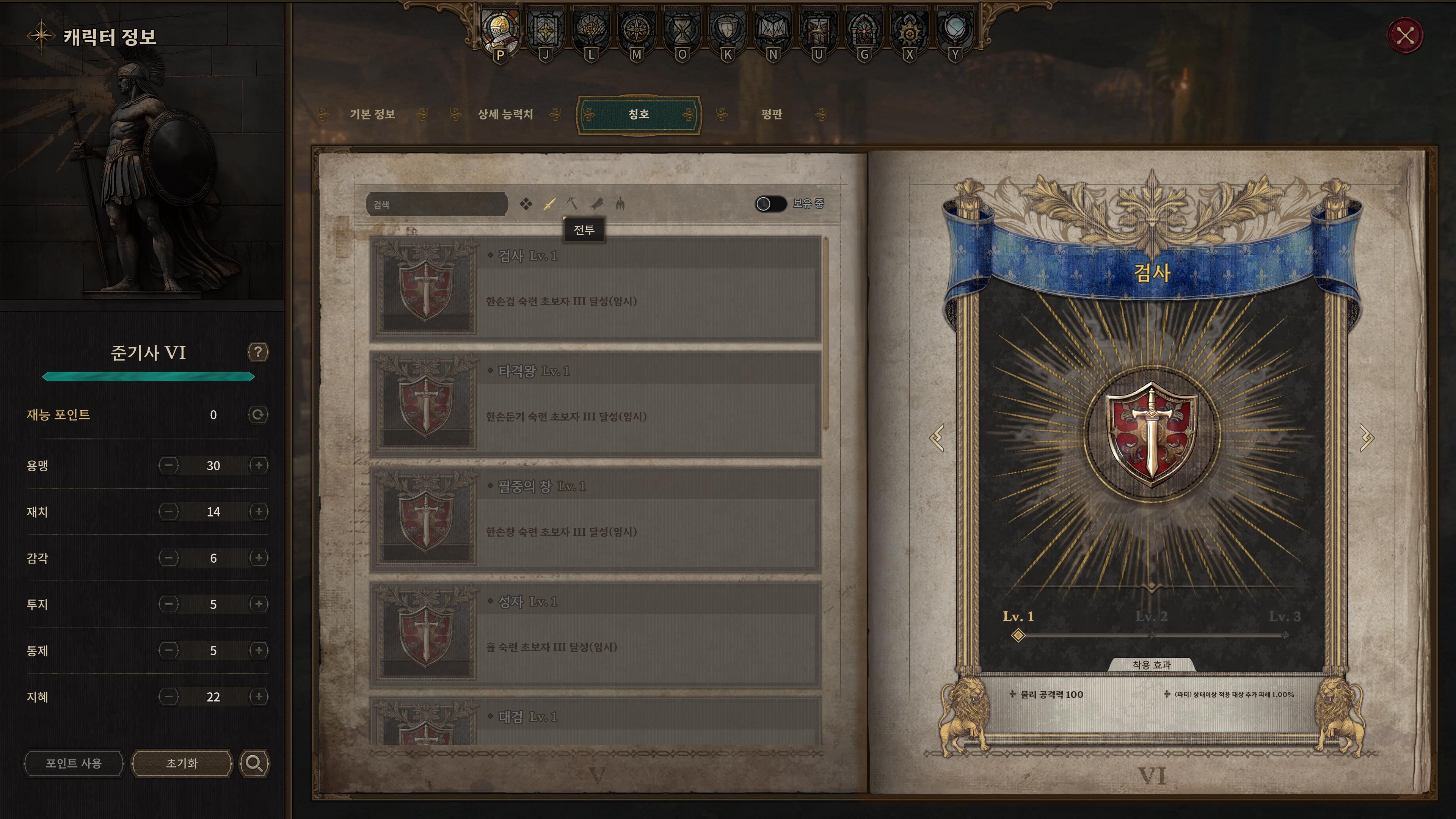Switch to the 기본 정보 tab
Viewport: 1456px width, 819px height.
tap(372, 115)
